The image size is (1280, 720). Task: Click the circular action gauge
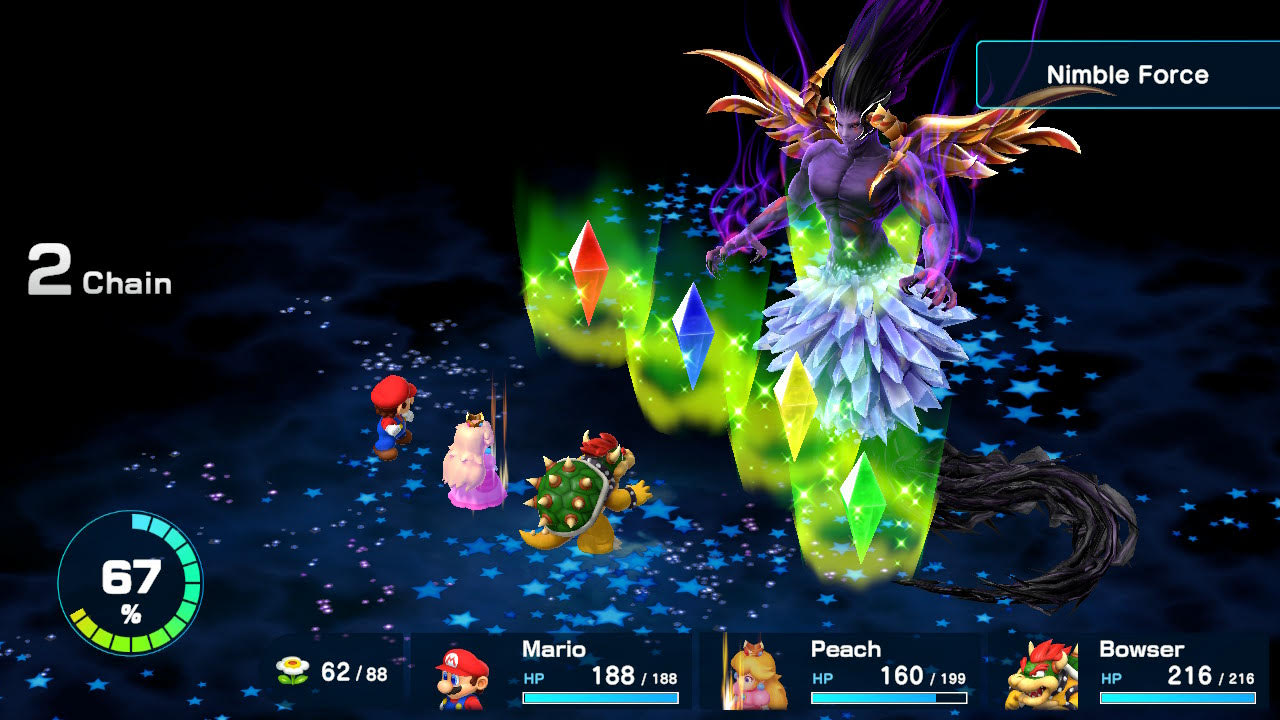[x=130, y=583]
